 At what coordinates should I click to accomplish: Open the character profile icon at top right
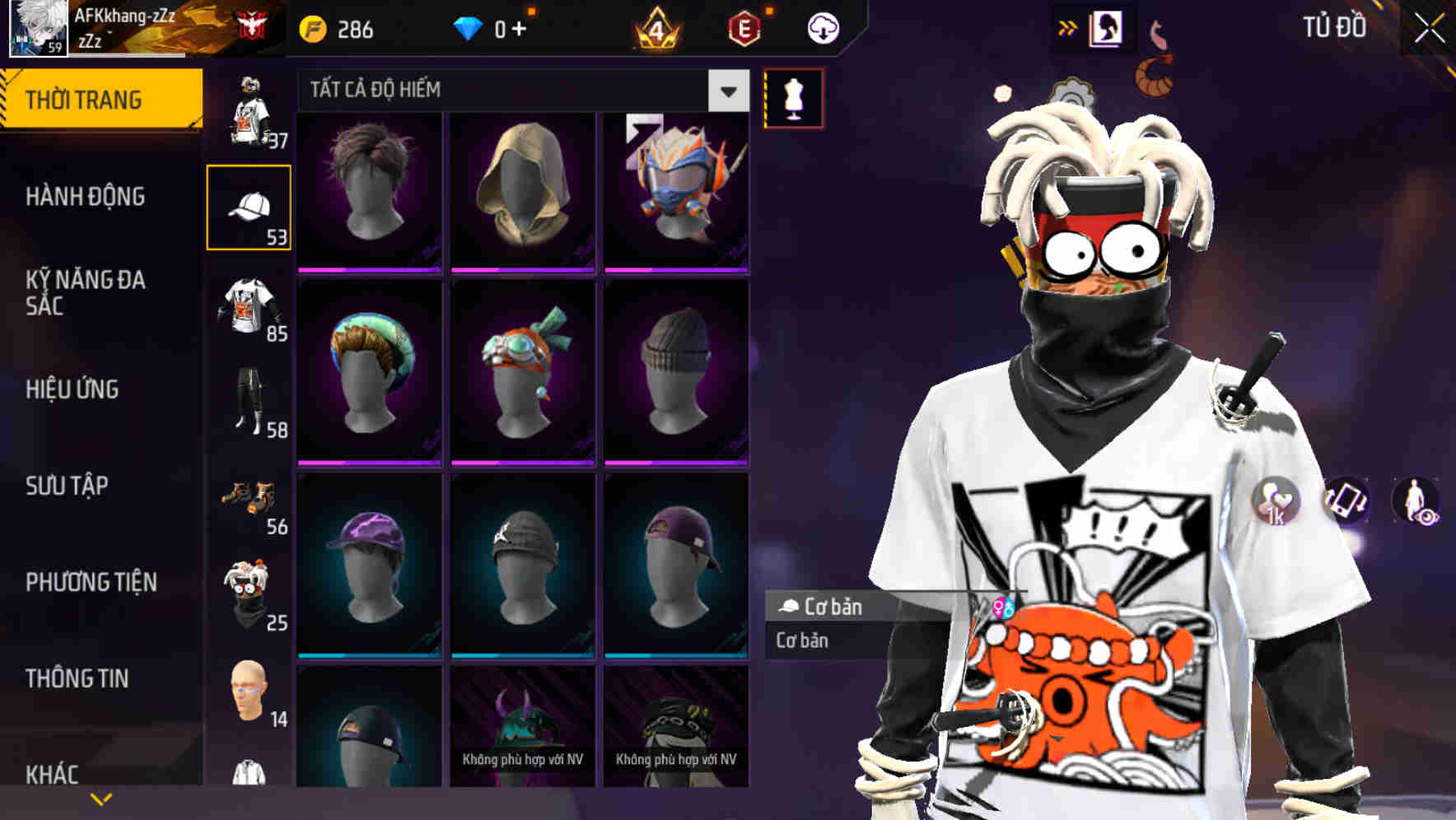[1105, 27]
